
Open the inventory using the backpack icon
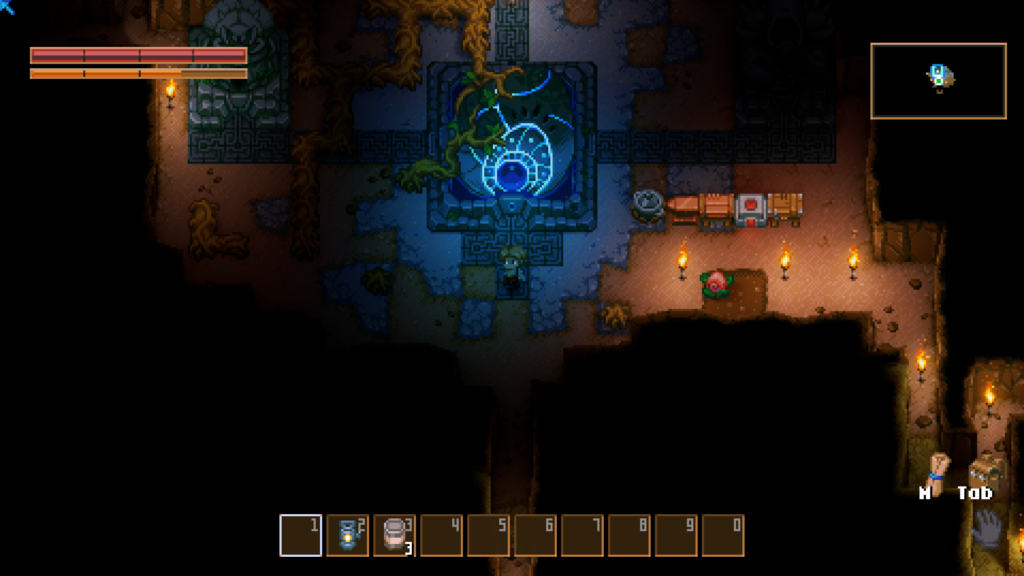[984, 469]
